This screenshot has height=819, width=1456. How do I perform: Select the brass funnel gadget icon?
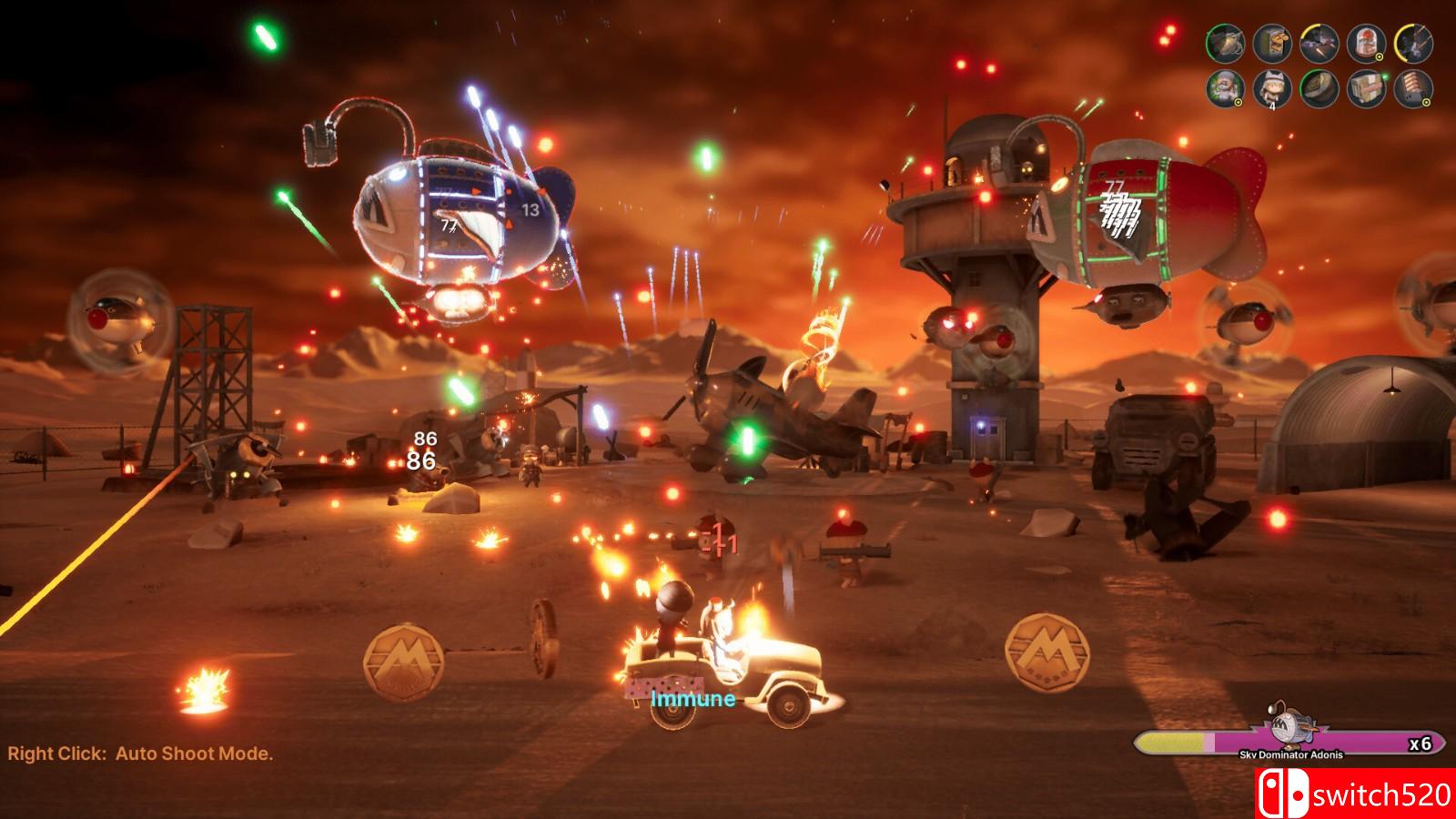(x=1225, y=42)
